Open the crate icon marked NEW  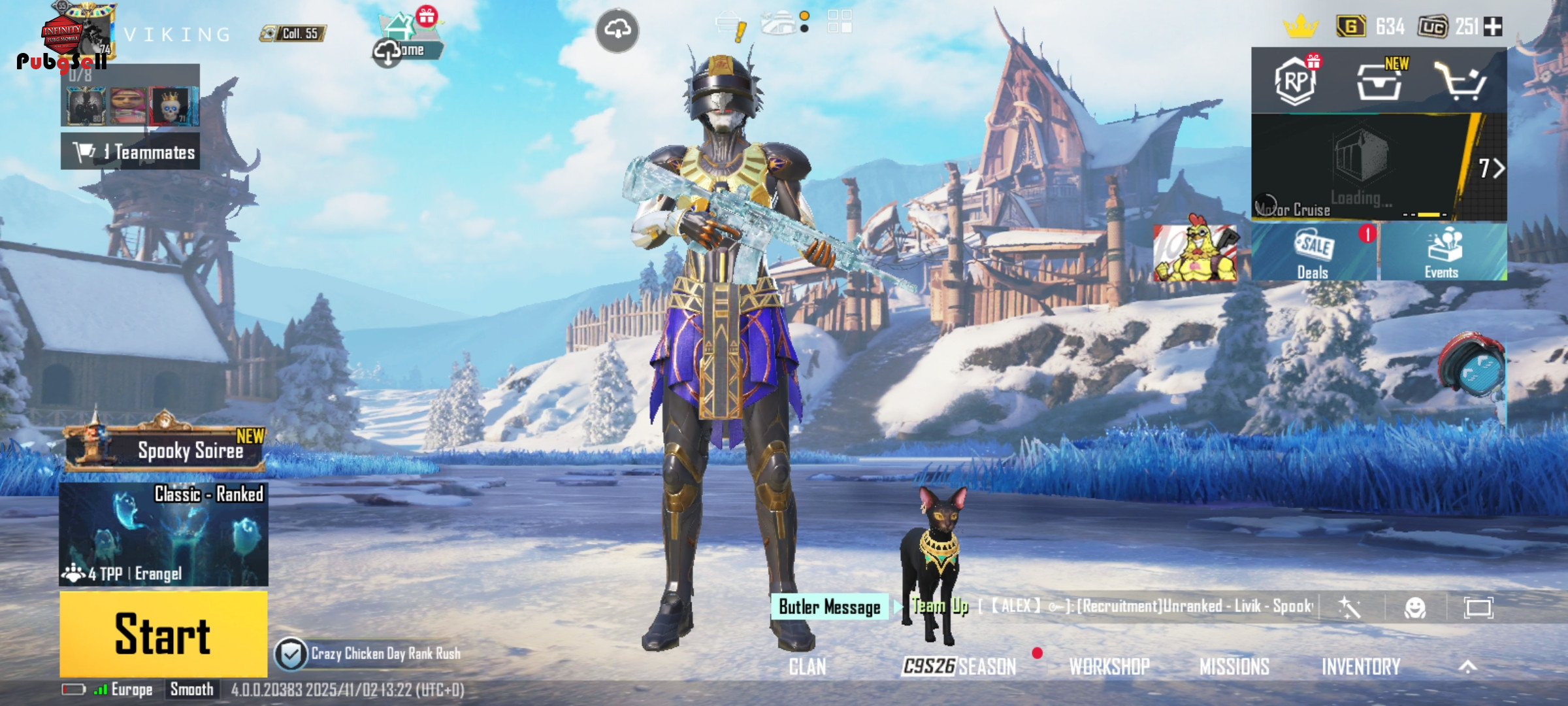1379,82
